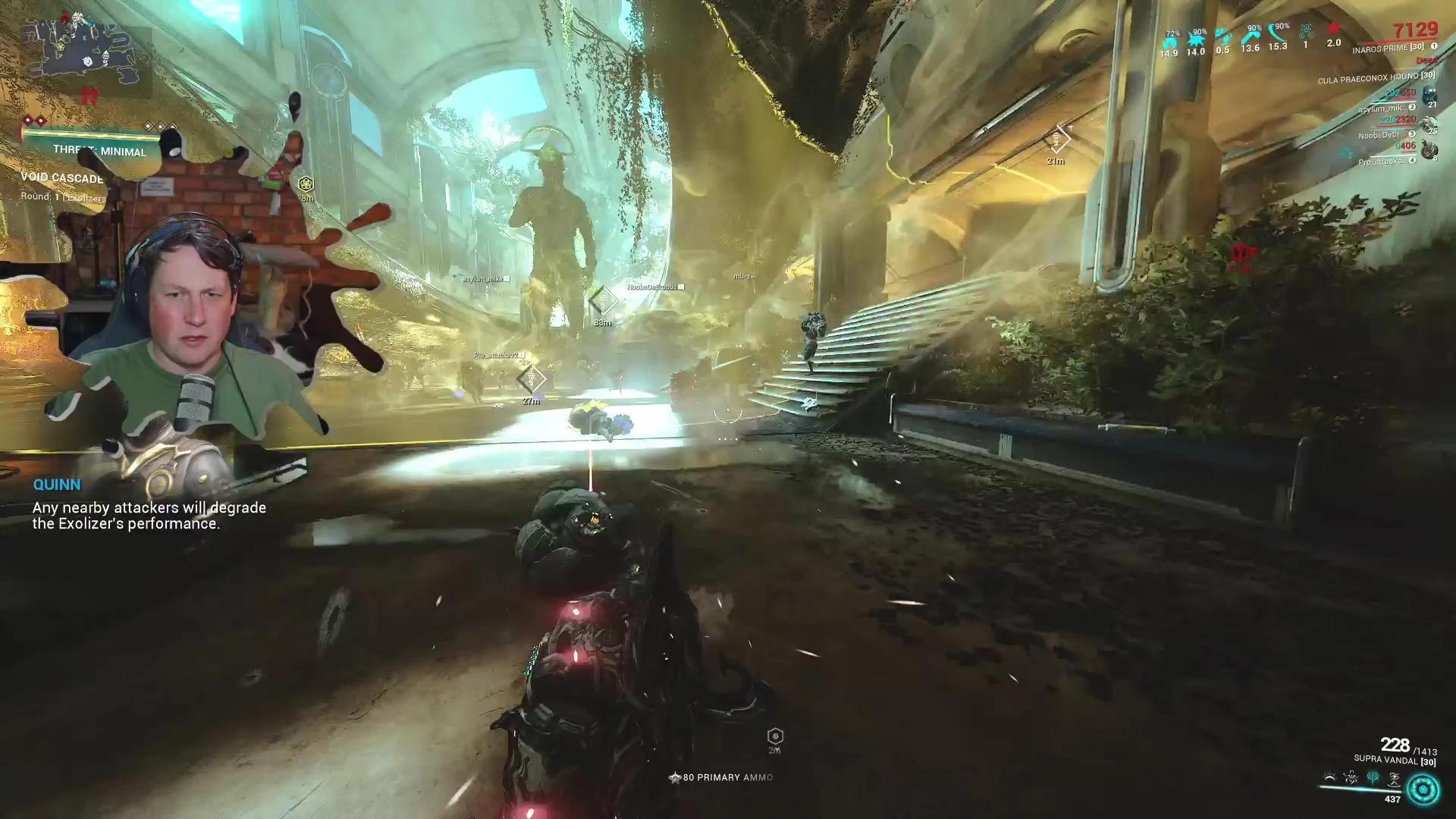Click the 72% buff icon
The image size is (1456, 819).
point(1169,42)
